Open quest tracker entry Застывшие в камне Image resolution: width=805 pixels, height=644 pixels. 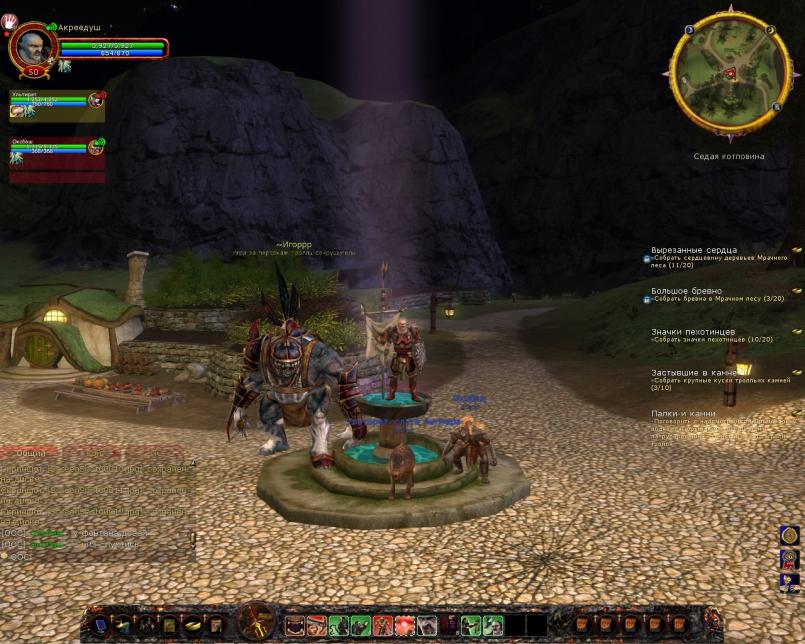[695, 372]
